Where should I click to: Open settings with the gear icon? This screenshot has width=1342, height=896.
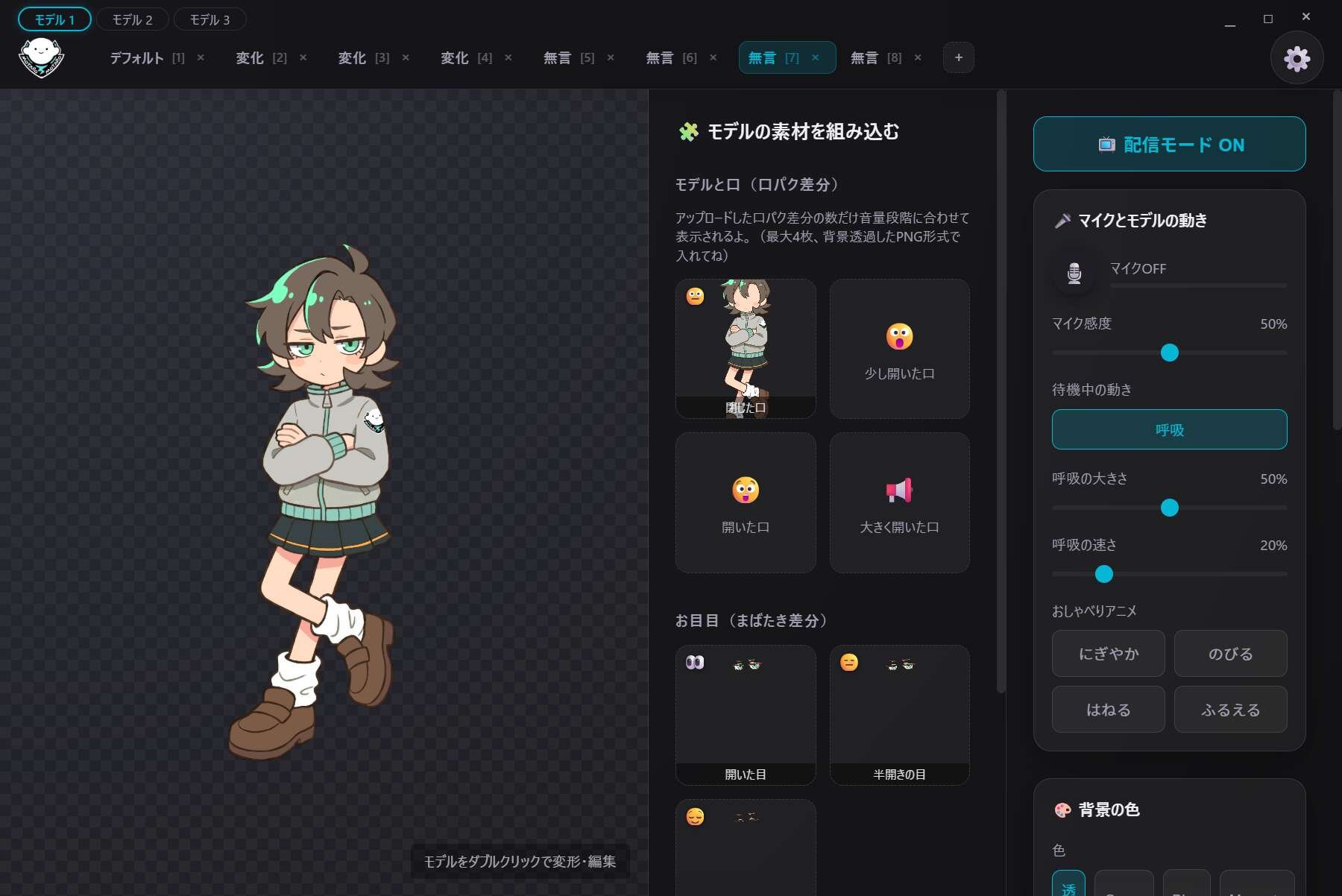[x=1297, y=58]
